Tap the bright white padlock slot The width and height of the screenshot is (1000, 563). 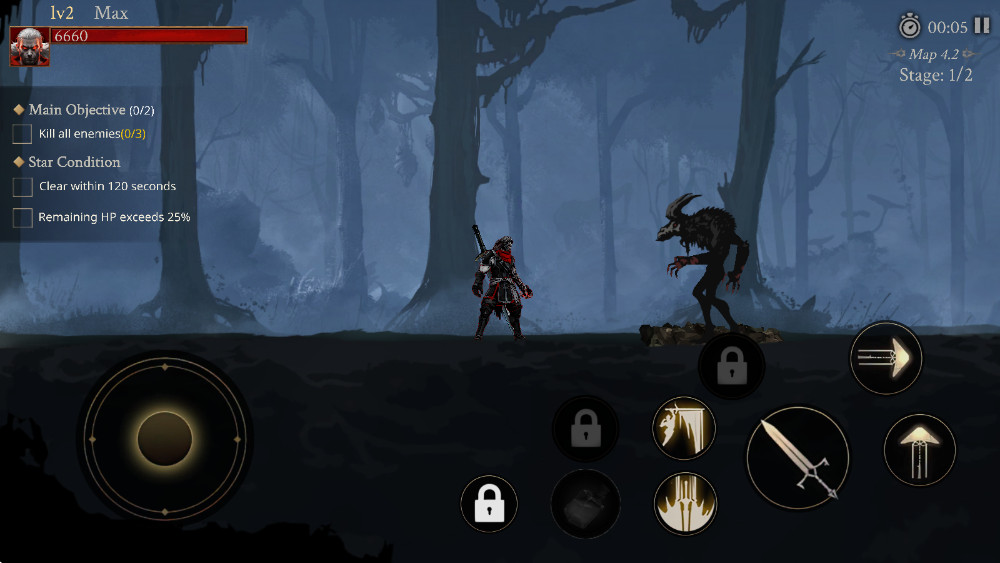pyautogui.click(x=489, y=503)
